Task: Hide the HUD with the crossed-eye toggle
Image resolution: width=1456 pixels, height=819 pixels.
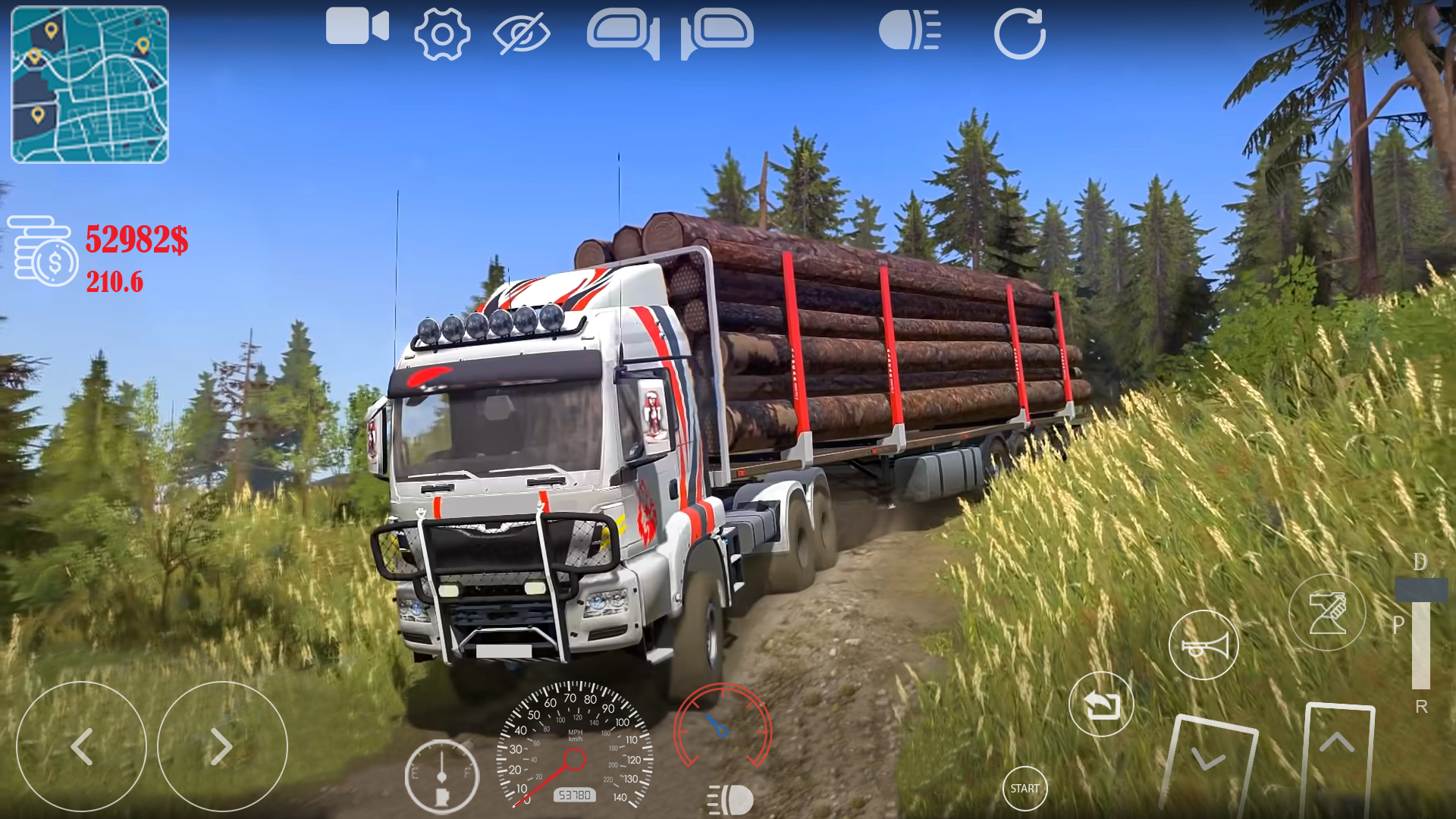Action: 523,32
